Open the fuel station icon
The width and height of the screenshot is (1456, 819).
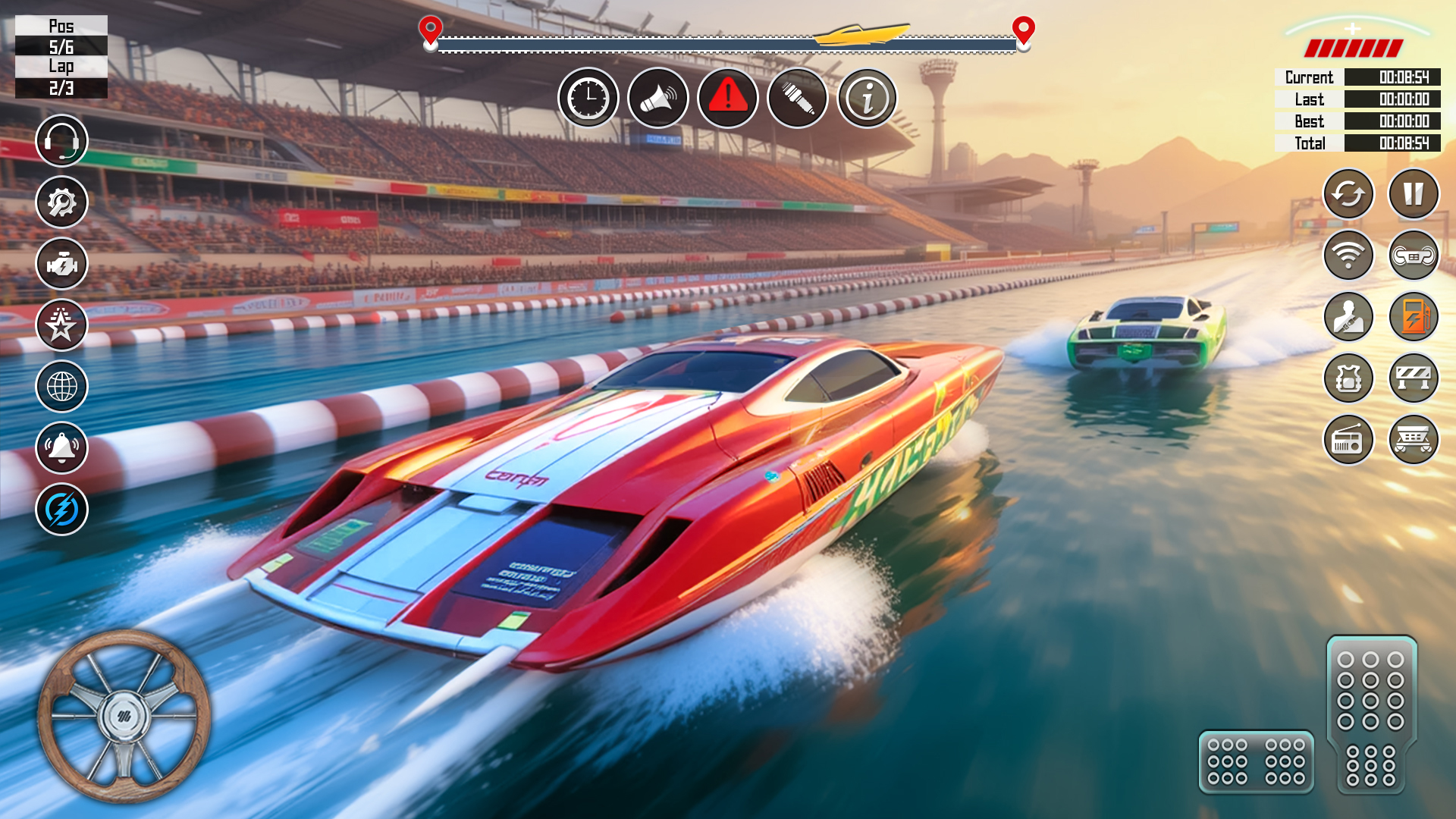pyautogui.click(x=1412, y=317)
